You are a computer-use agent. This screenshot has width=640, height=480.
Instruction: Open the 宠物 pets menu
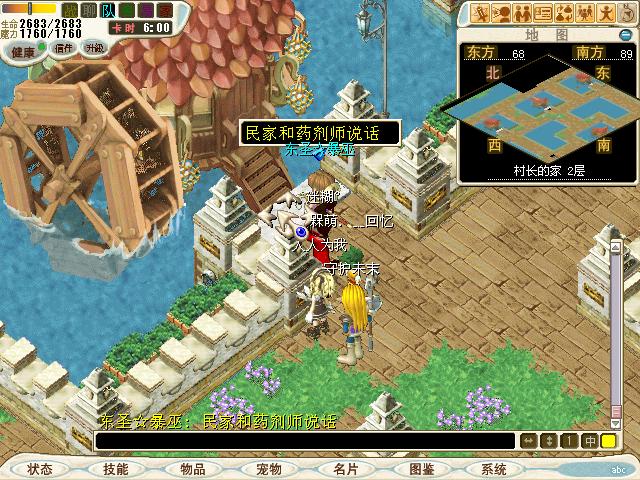(x=269, y=469)
